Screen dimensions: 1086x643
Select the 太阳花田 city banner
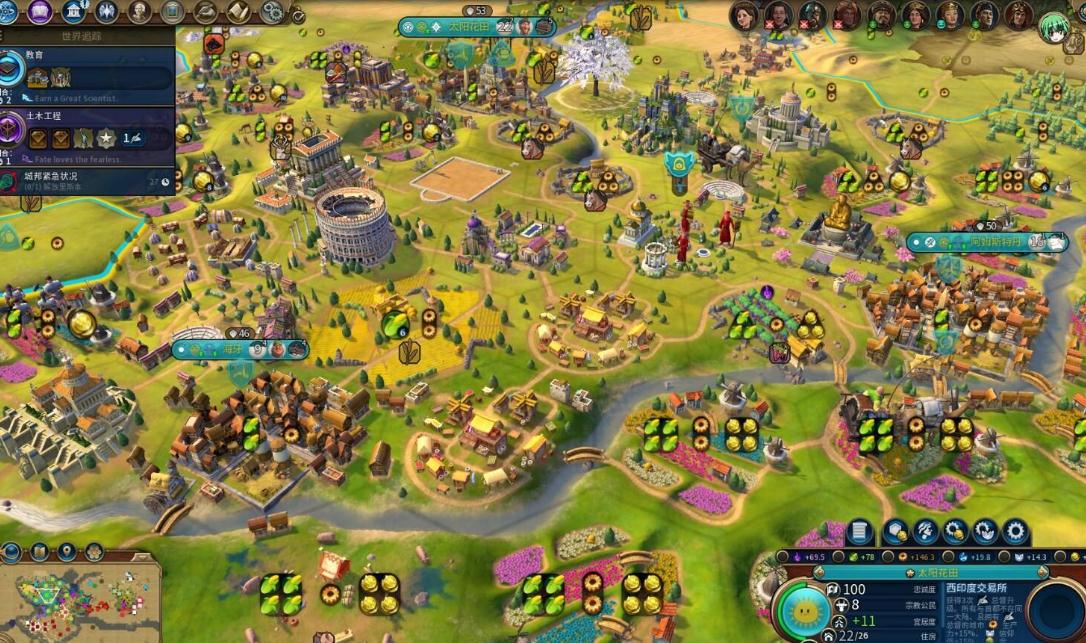coord(477,27)
